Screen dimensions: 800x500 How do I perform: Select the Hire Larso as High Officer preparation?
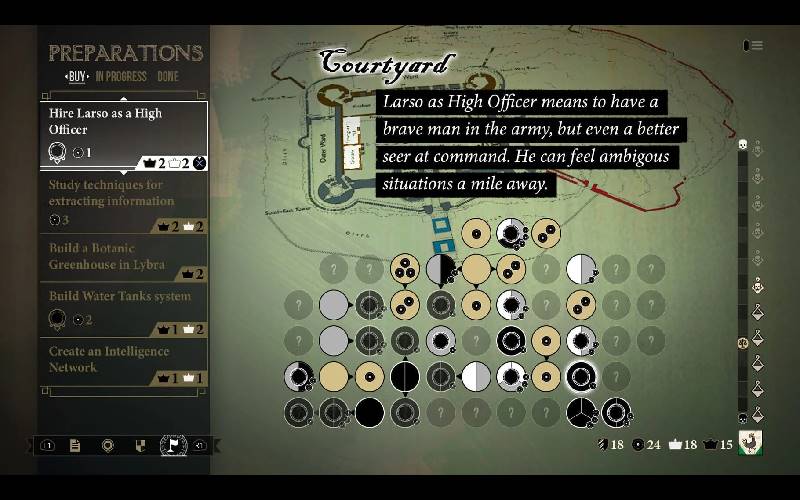(122, 134)
